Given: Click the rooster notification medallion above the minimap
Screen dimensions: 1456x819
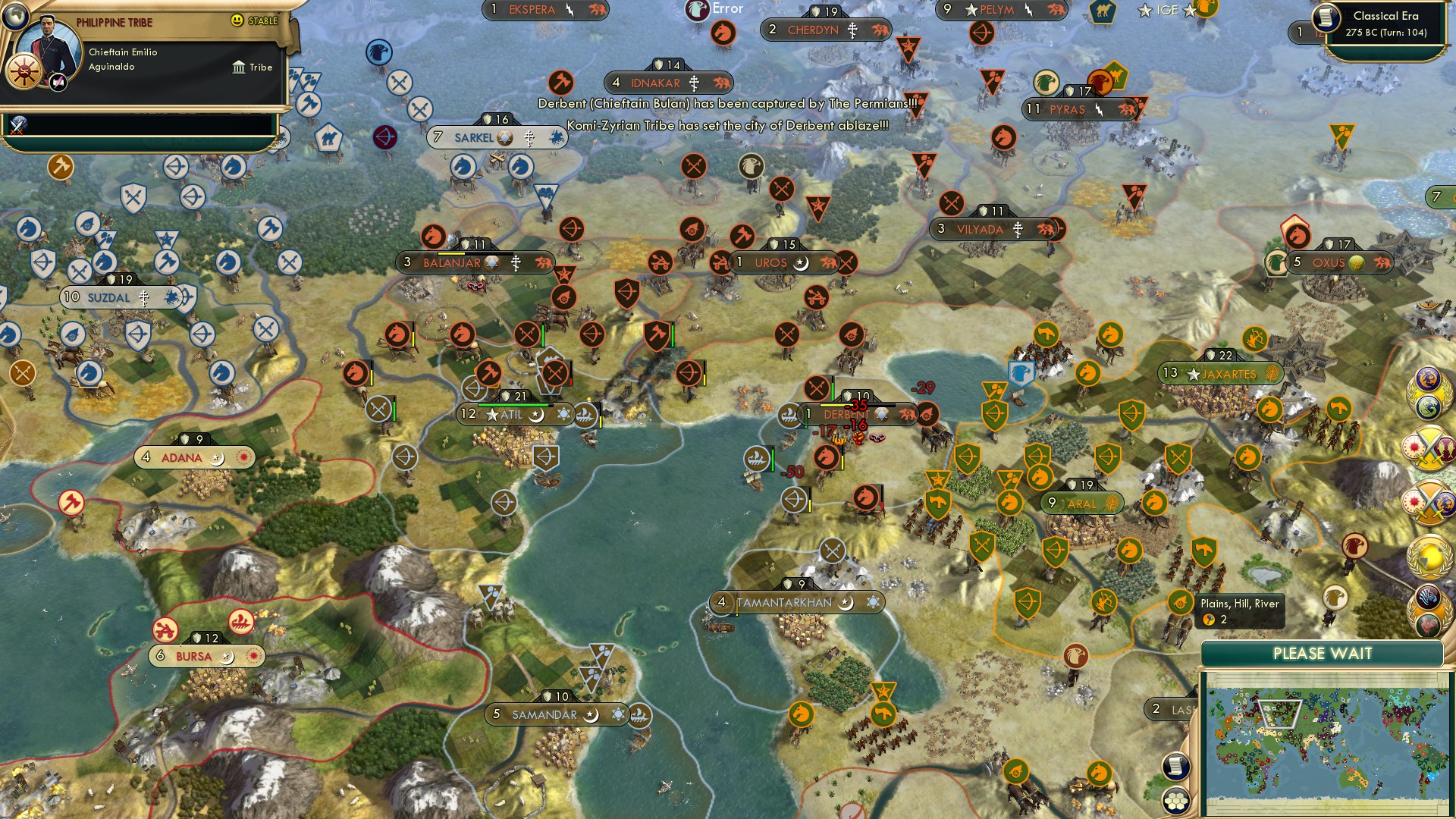Looking at the screenshot, I should click(1429, 625).
